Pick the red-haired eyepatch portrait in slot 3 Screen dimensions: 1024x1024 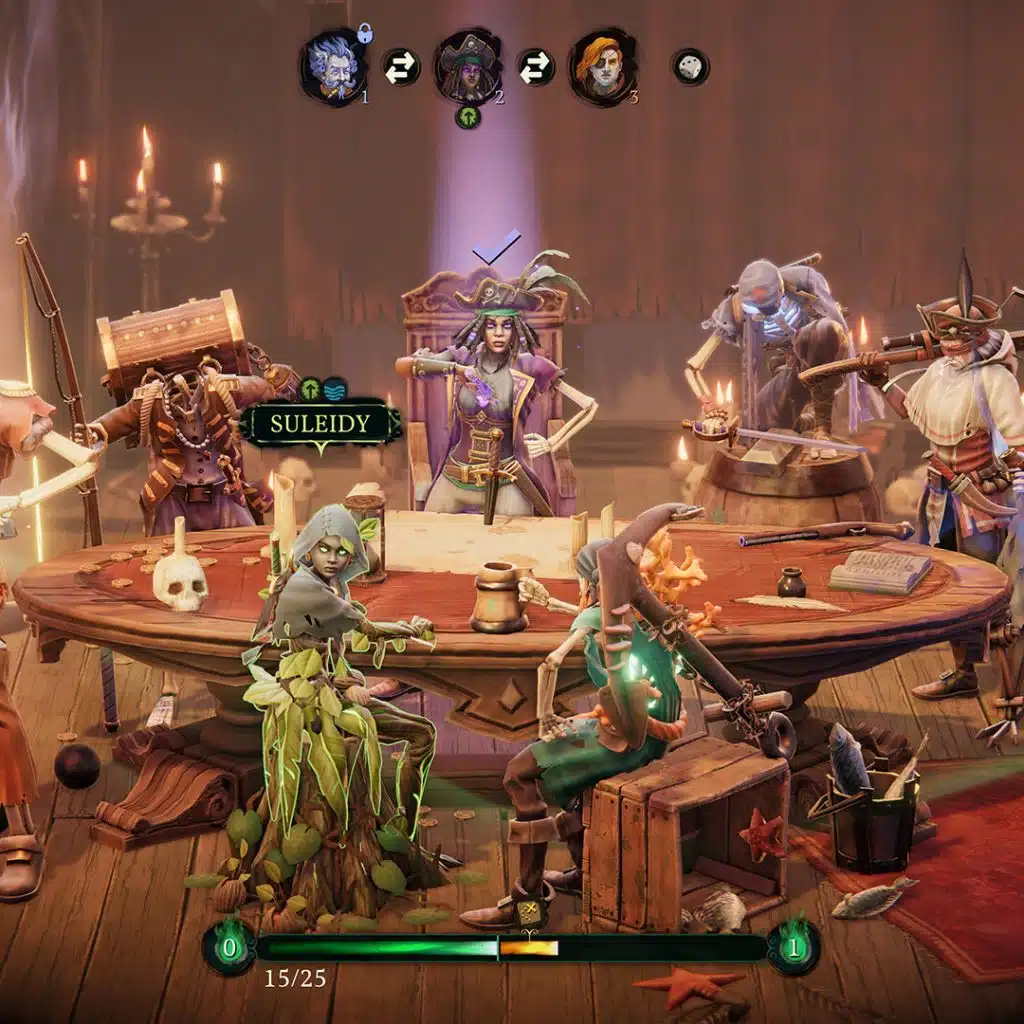tap(603, 66)
